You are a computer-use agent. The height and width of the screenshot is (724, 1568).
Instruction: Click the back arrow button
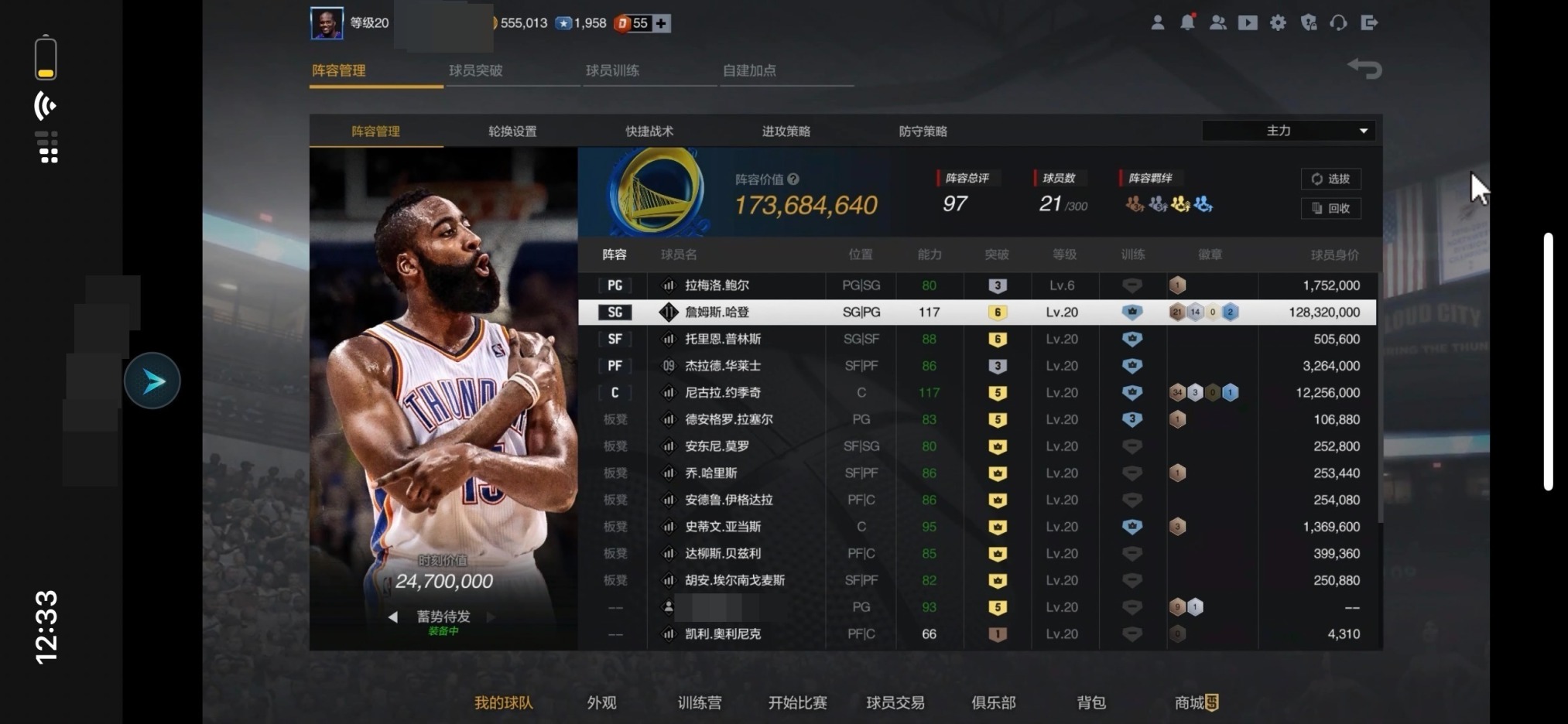(1364, 69)
